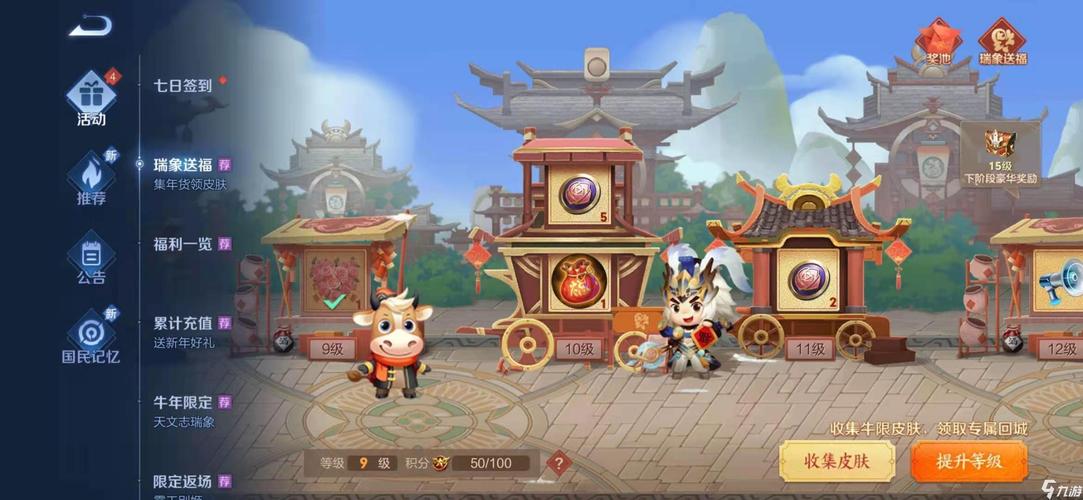Open the 福利一览 benefits overview

click(x=184, y=243)
